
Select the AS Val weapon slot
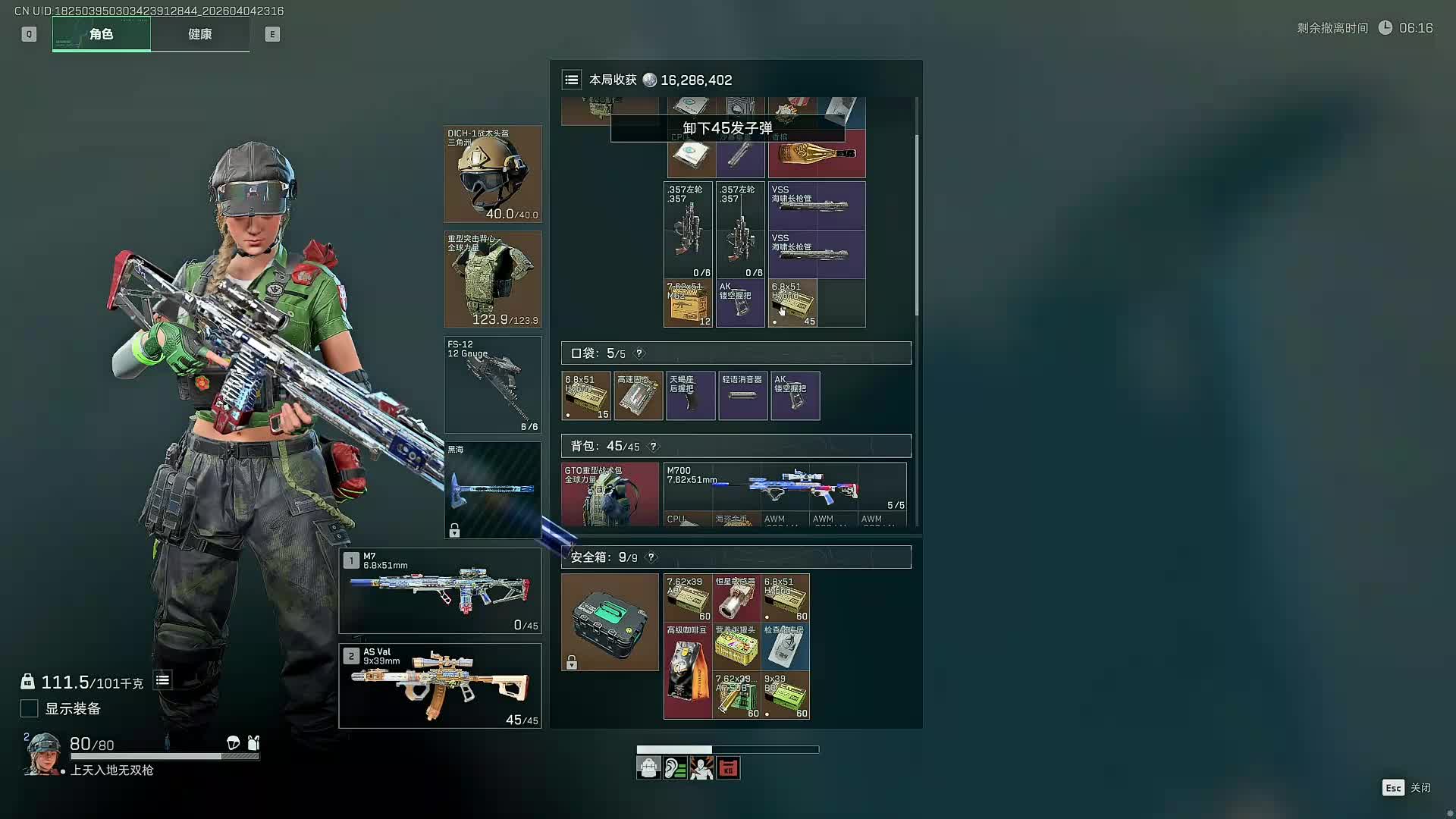[x=440, y=686]
